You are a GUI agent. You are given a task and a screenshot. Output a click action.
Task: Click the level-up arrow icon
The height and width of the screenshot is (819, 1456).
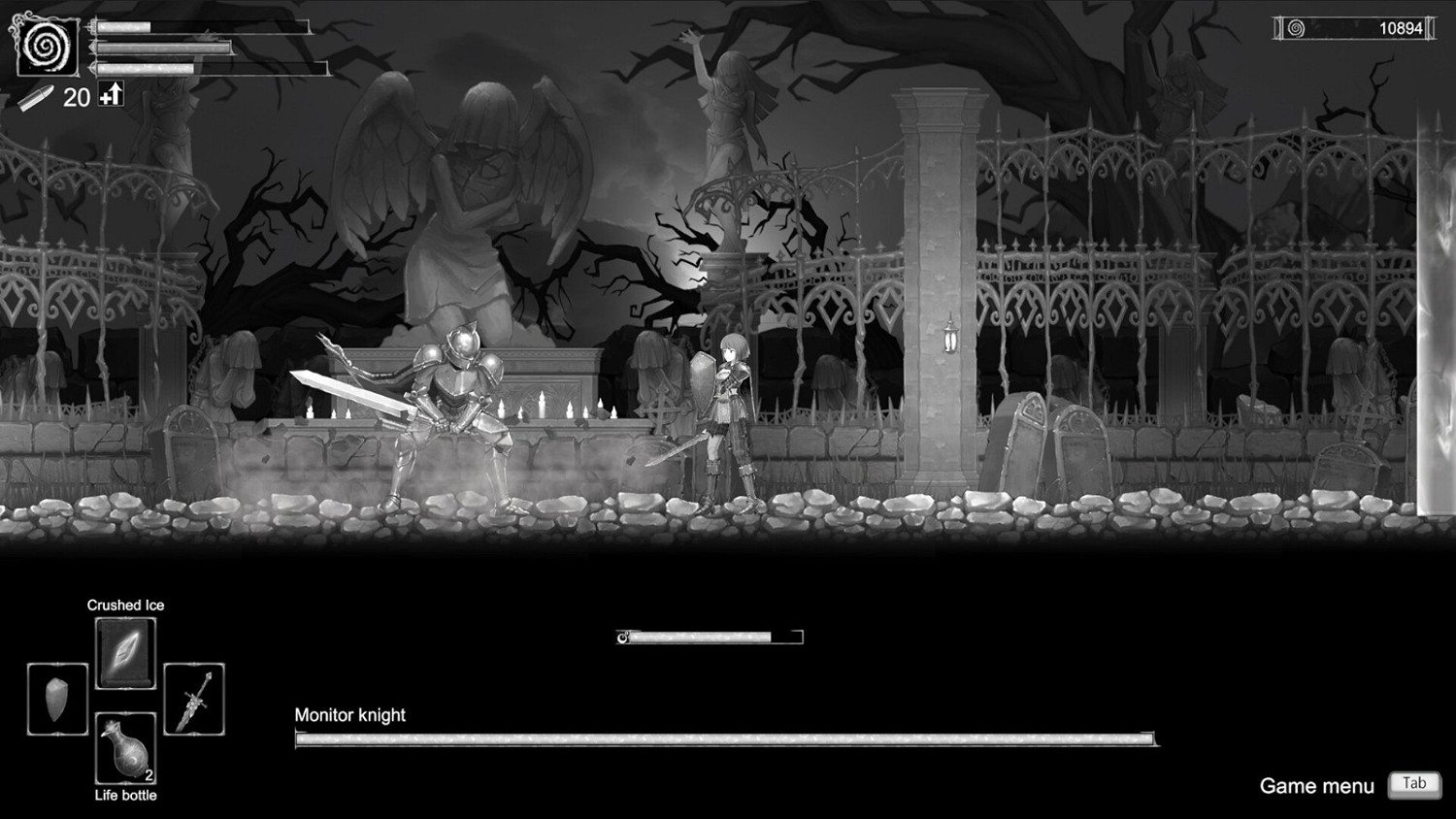(x=112, y=95)
